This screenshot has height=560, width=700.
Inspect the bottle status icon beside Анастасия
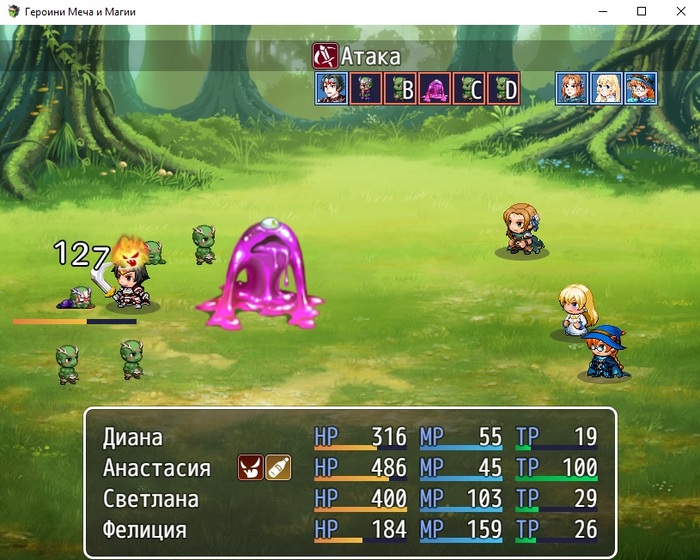coord(278,467)
